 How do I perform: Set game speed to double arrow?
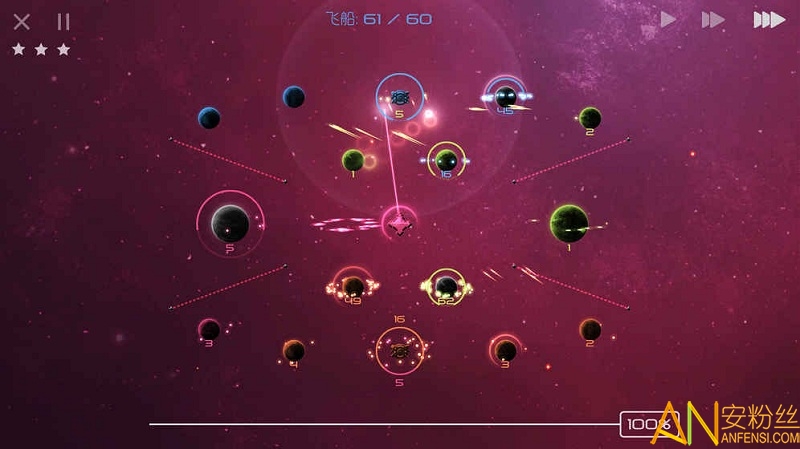(712, 19)
